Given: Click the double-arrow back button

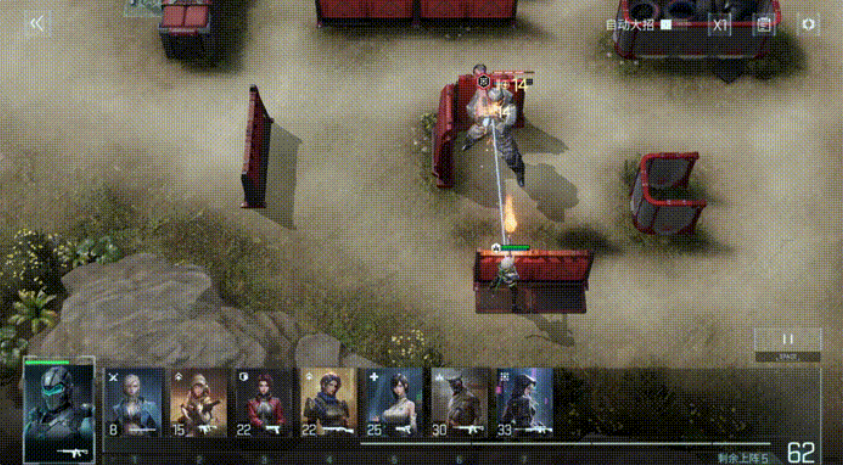Looking at the screenshot, I should pos(36,23).
